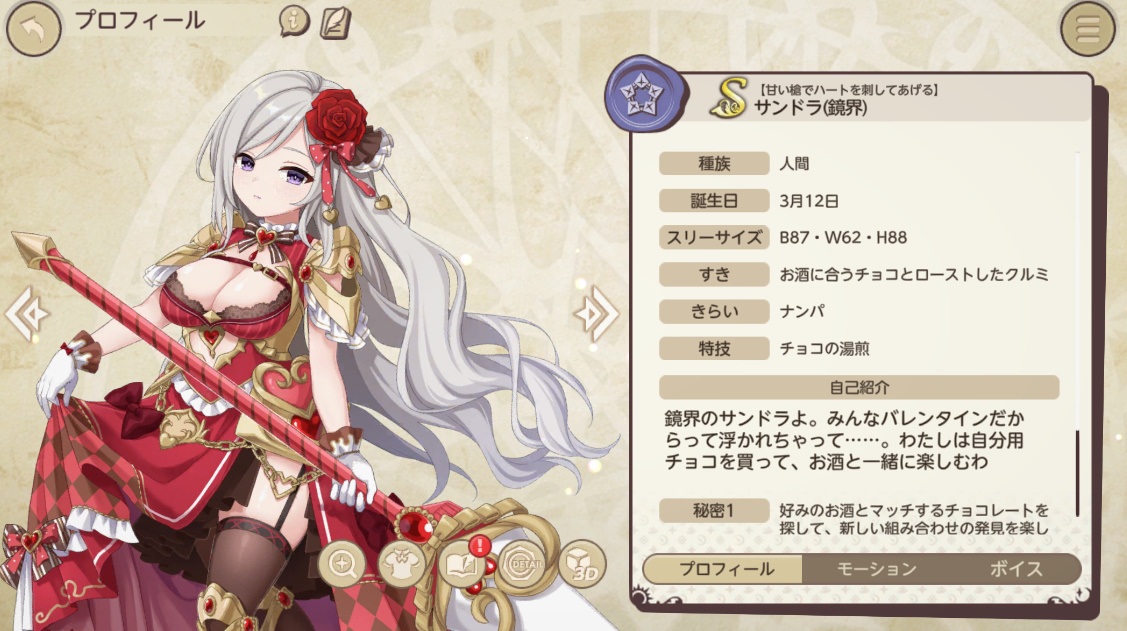Show the next character with right arrow

point(596,314)
